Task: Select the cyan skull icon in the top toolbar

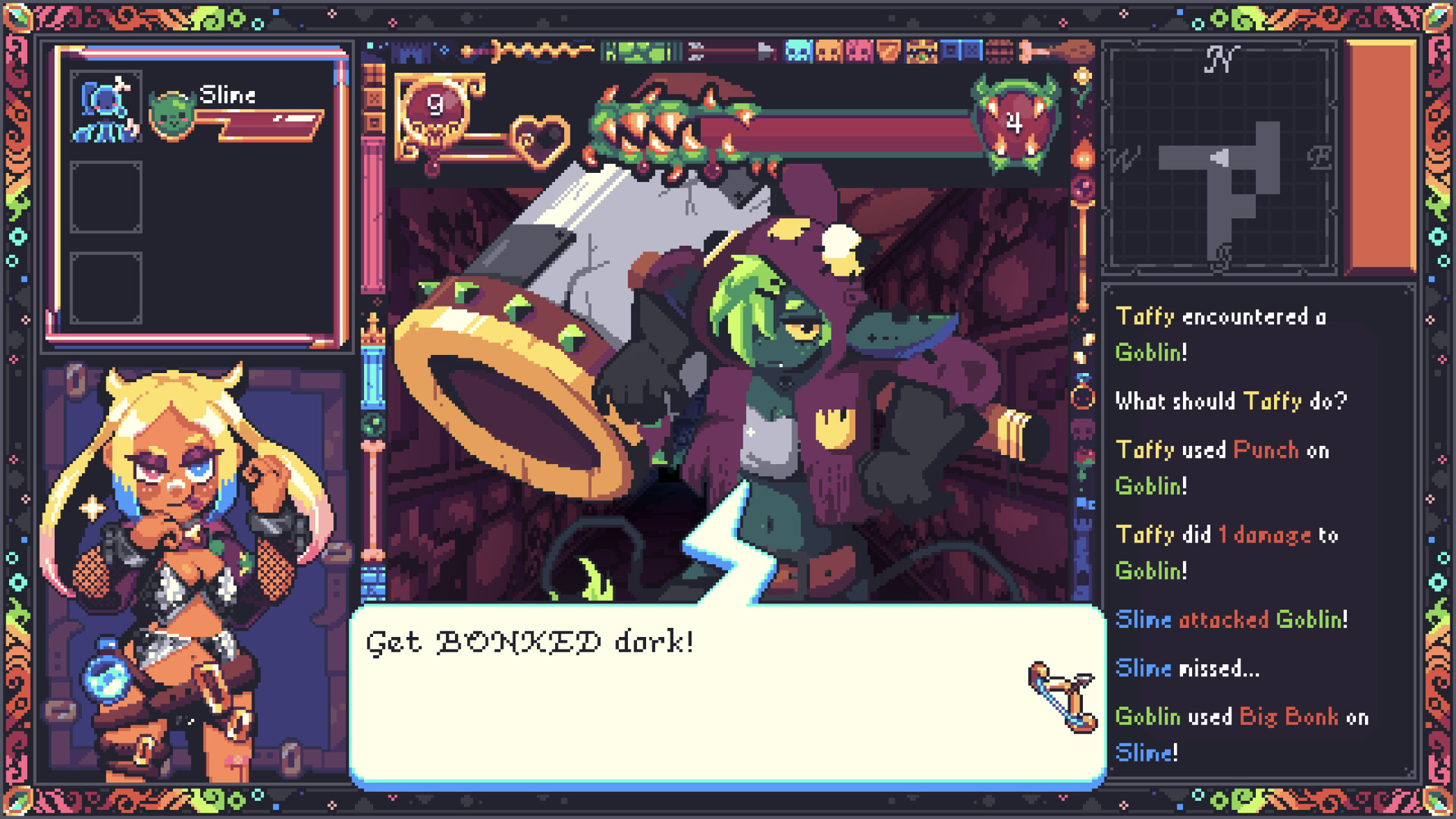Action: pyautogui.click(x=798, y=50)
